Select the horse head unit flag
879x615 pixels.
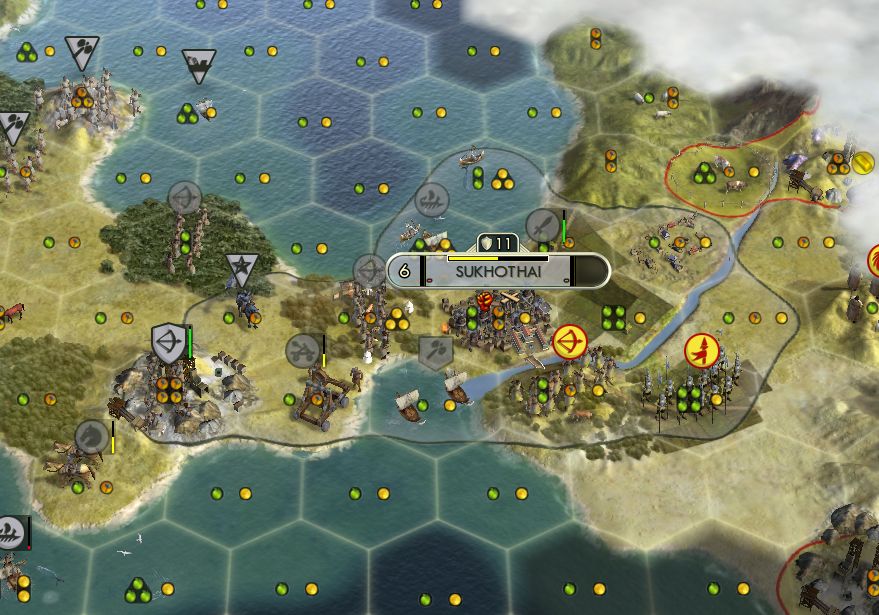[x=93, y=436]
